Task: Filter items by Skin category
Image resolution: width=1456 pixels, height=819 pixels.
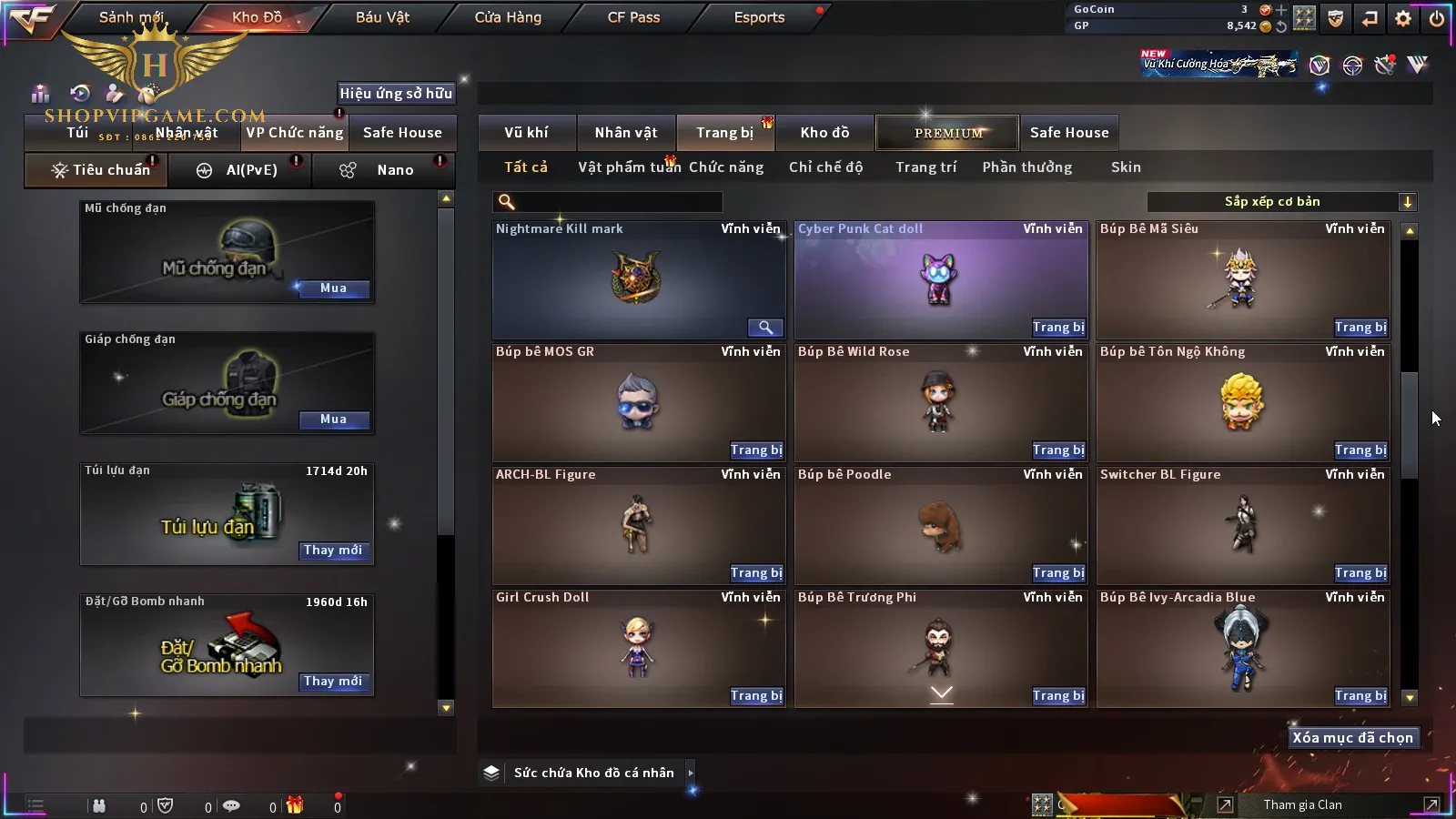Action: 1126,167
